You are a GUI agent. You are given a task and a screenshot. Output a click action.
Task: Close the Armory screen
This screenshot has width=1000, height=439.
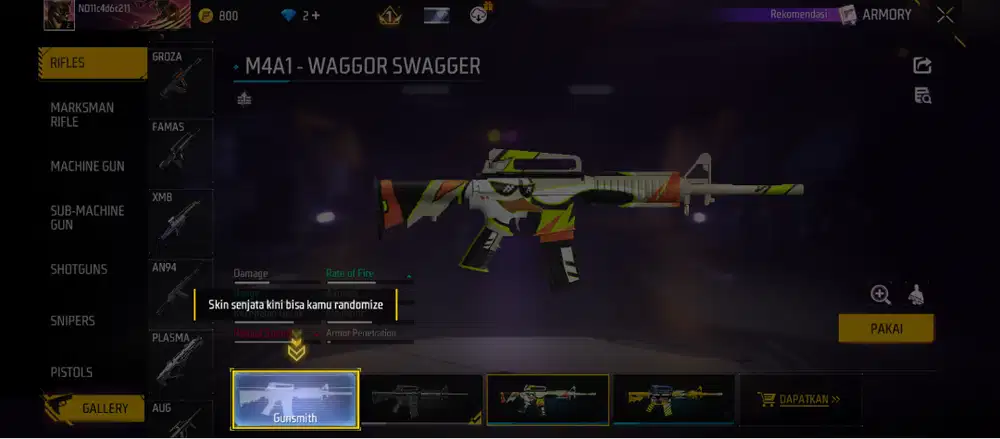[945, 15]
